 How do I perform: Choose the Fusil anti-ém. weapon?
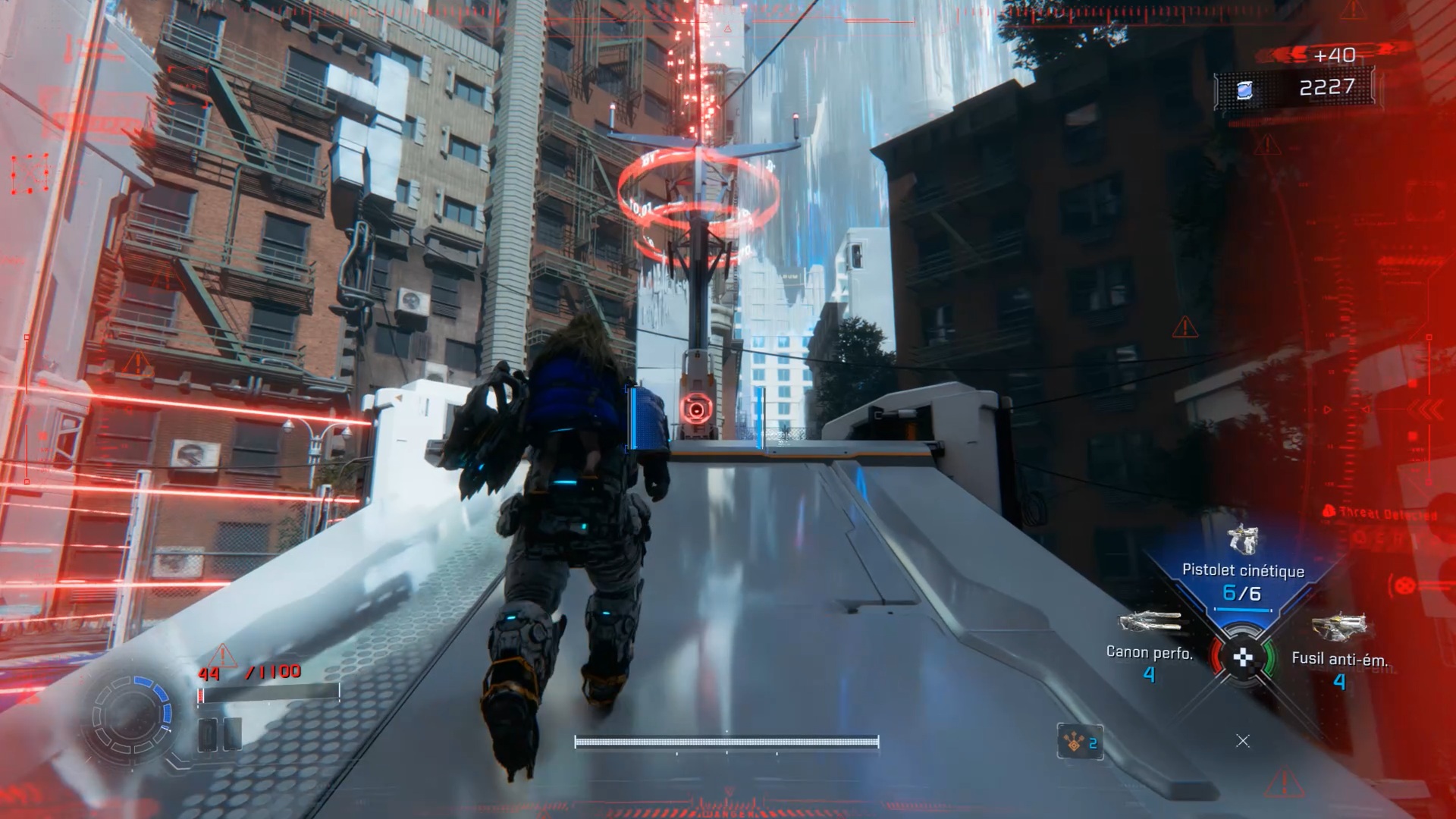(x=1338, y=626)
